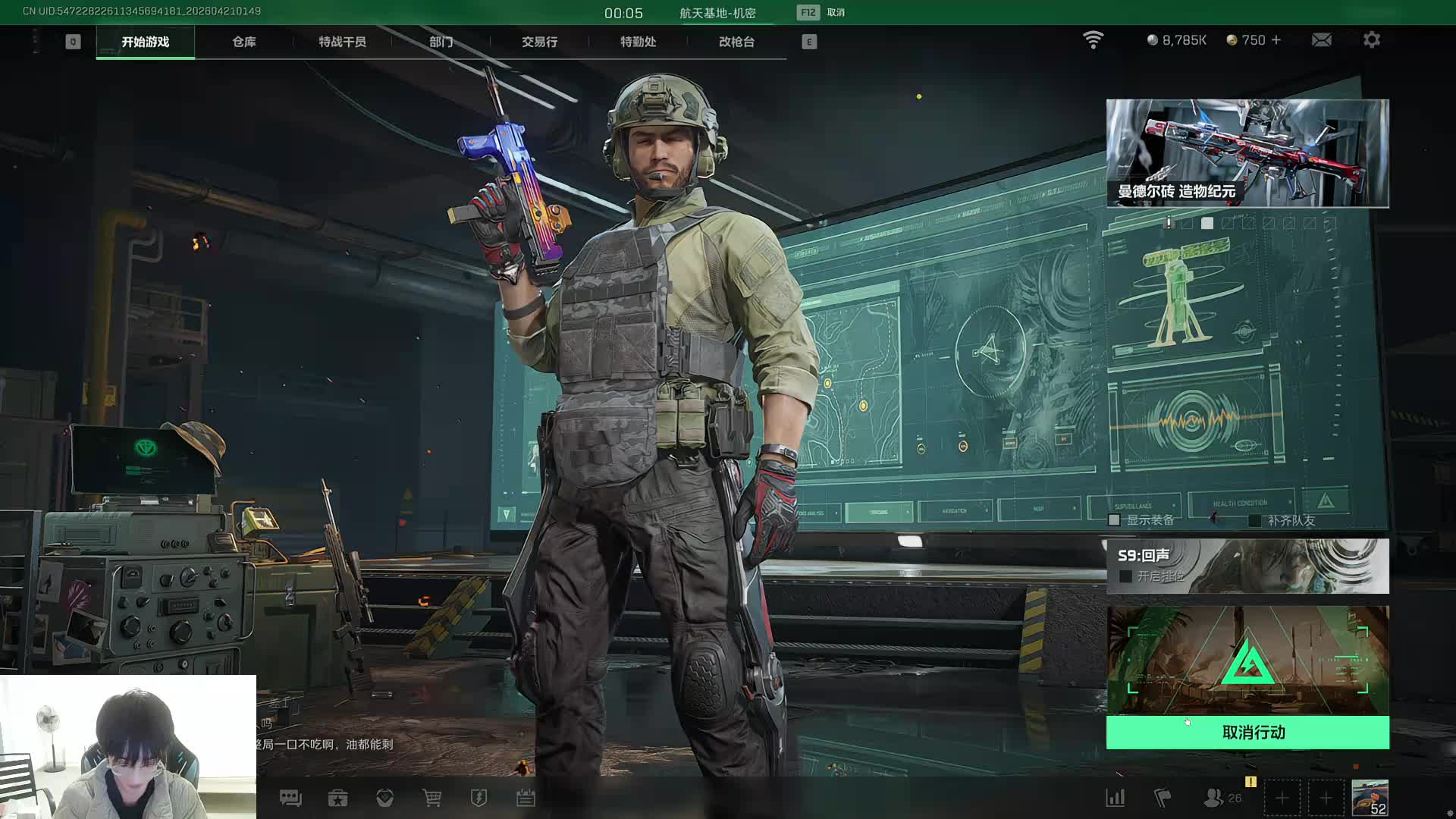Open the 特勤处 tab
Viewport: 1456px width, 819px height.
(638, 42)
